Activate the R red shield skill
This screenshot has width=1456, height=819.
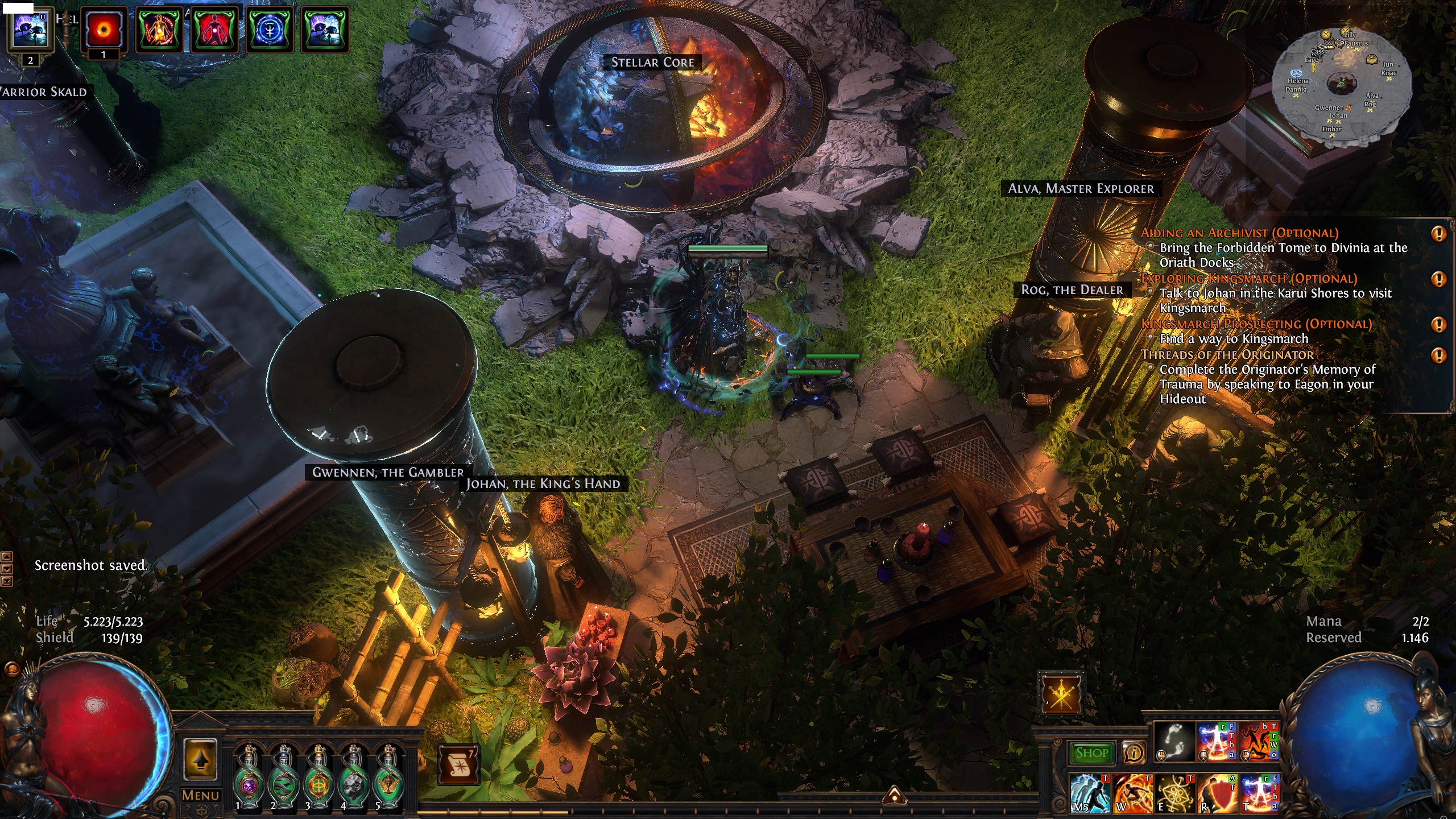[x=1218, y=793]
